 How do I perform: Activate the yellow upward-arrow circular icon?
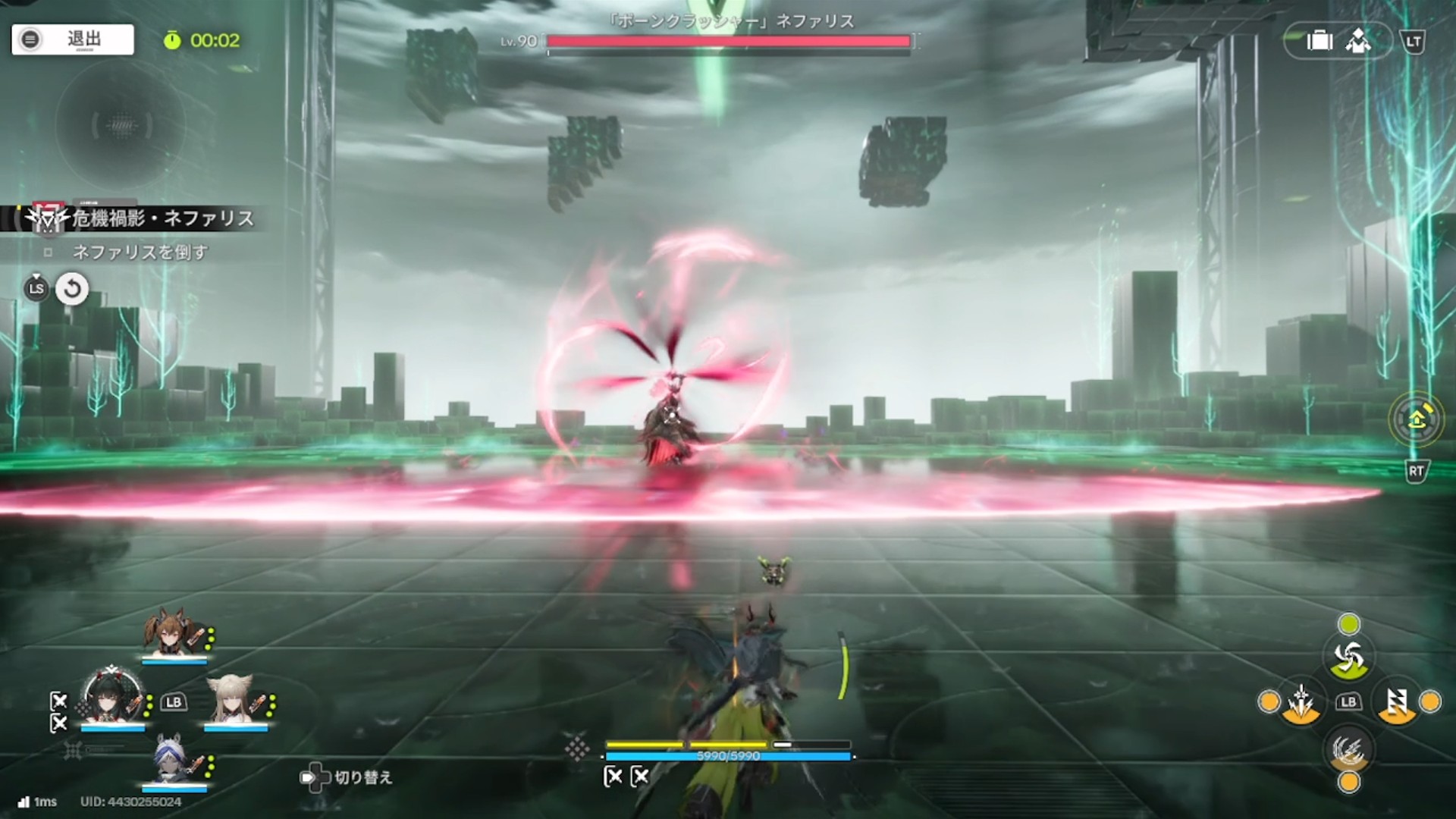[1416, 419]
